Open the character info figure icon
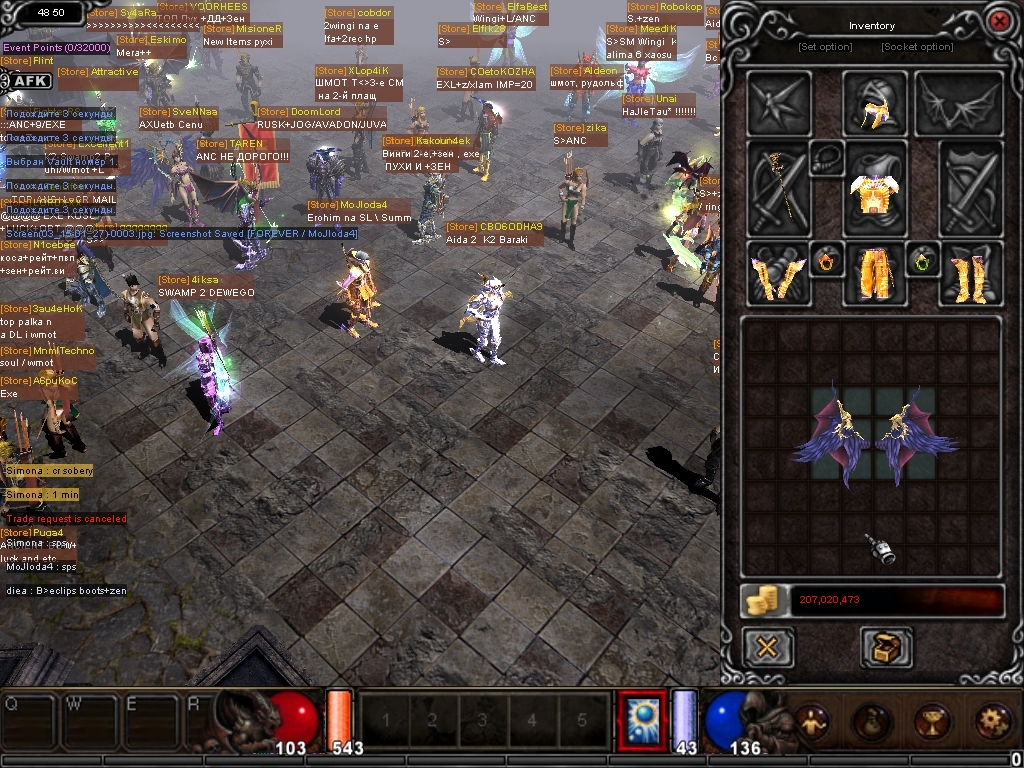The height and width of the screenshot is (768, 1024). tap(811, 720)
